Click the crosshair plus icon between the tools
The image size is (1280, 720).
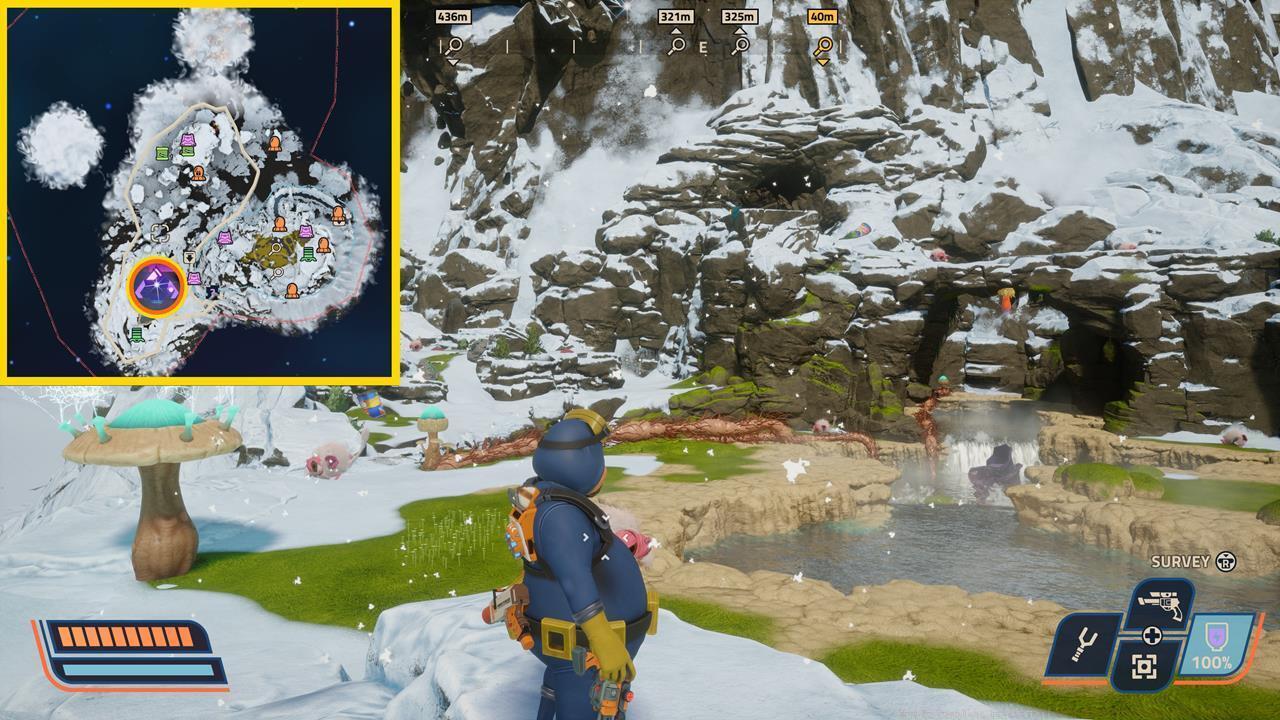pyautogui.click(x=1153, y=634)
